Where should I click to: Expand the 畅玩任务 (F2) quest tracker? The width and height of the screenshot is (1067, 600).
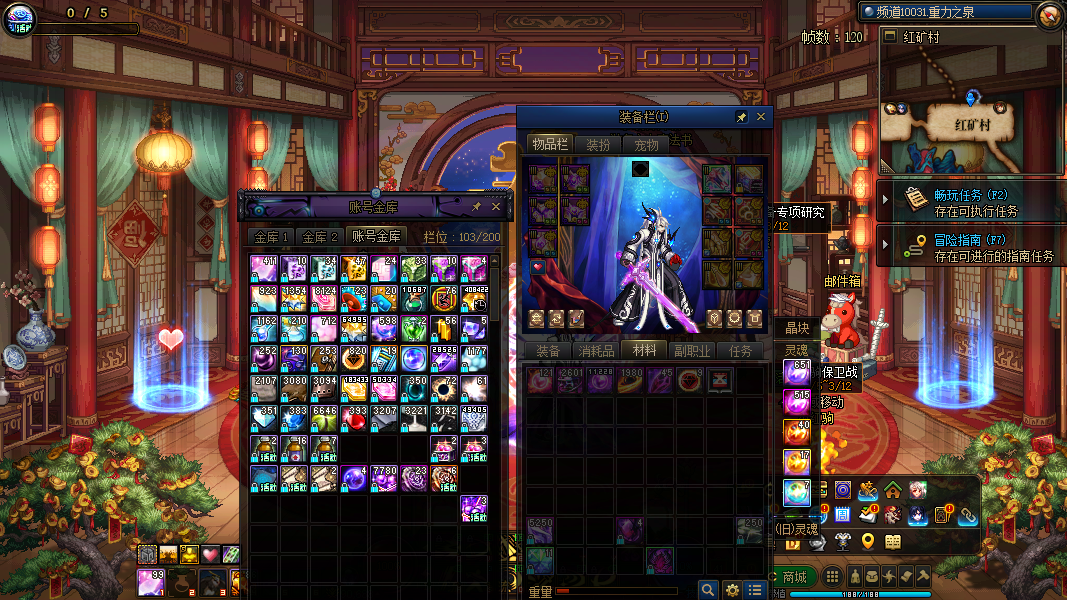pos(885,200)
